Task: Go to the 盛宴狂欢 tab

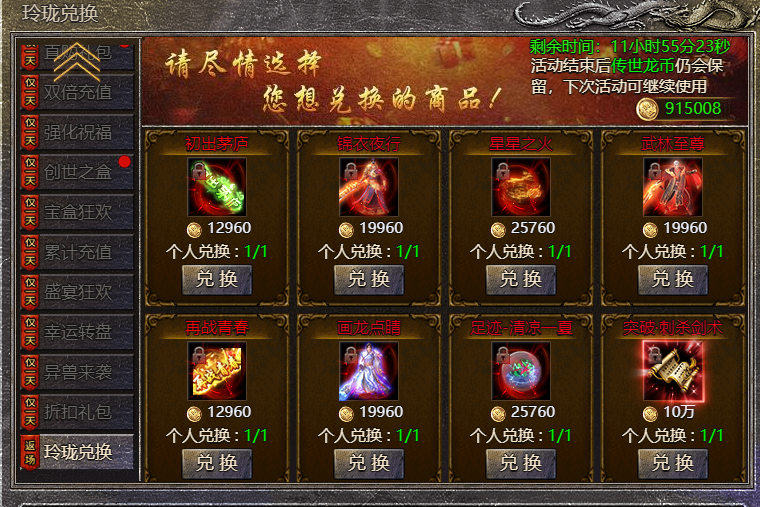Action: (x=78, y=292)
